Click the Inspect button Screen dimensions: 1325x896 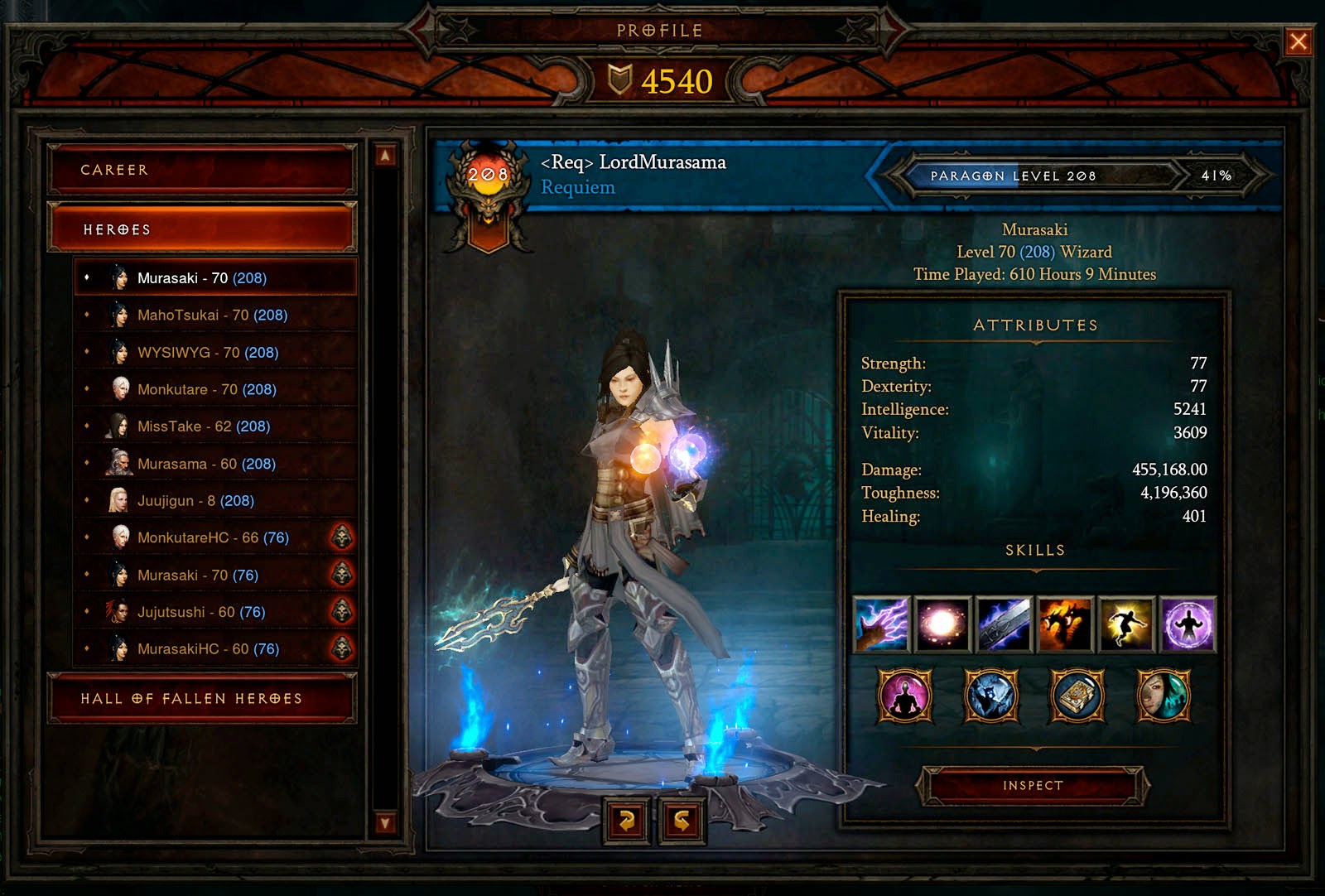tap(1033, 785)
